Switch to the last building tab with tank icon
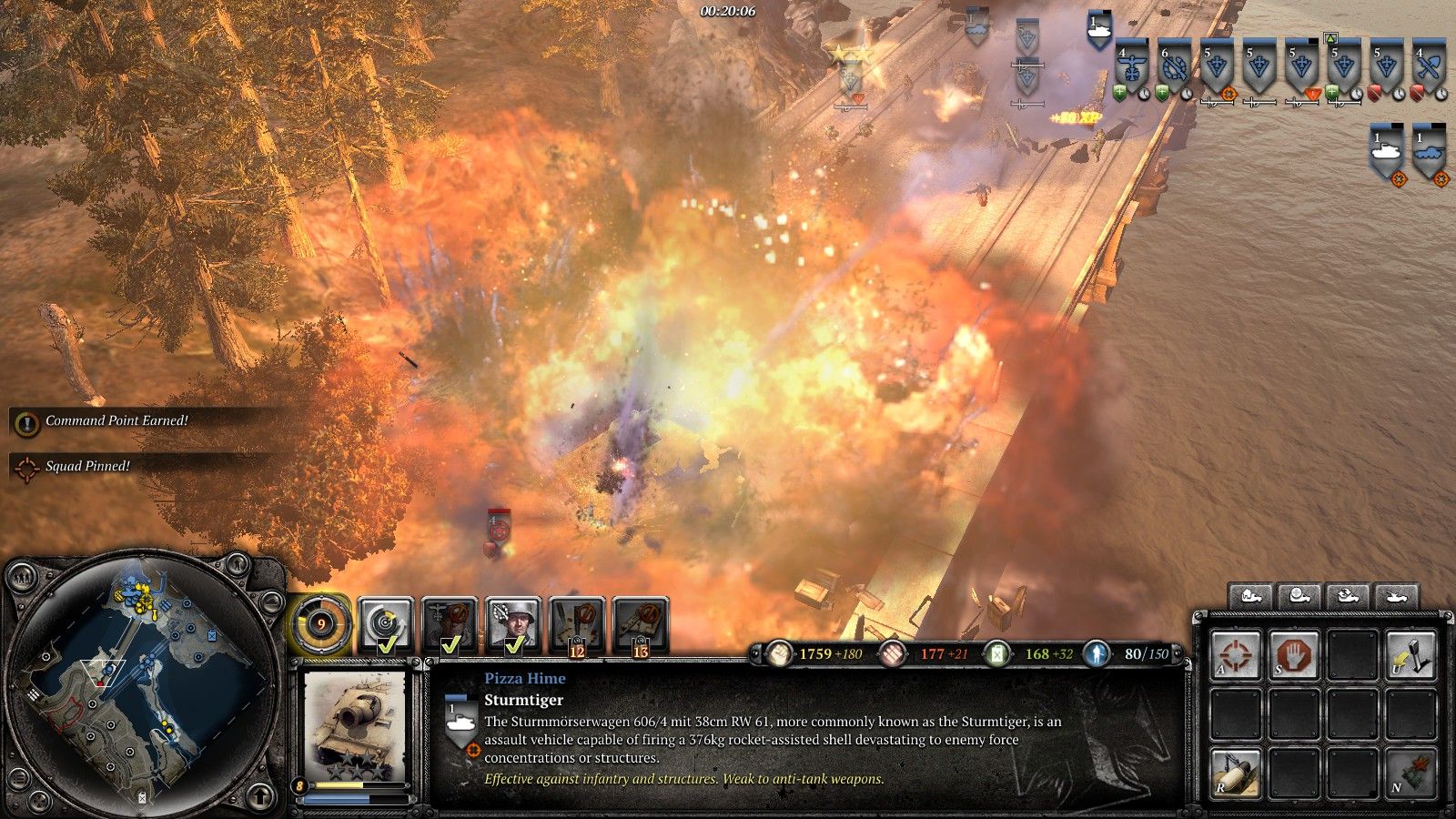 [x=1396, y=598]
